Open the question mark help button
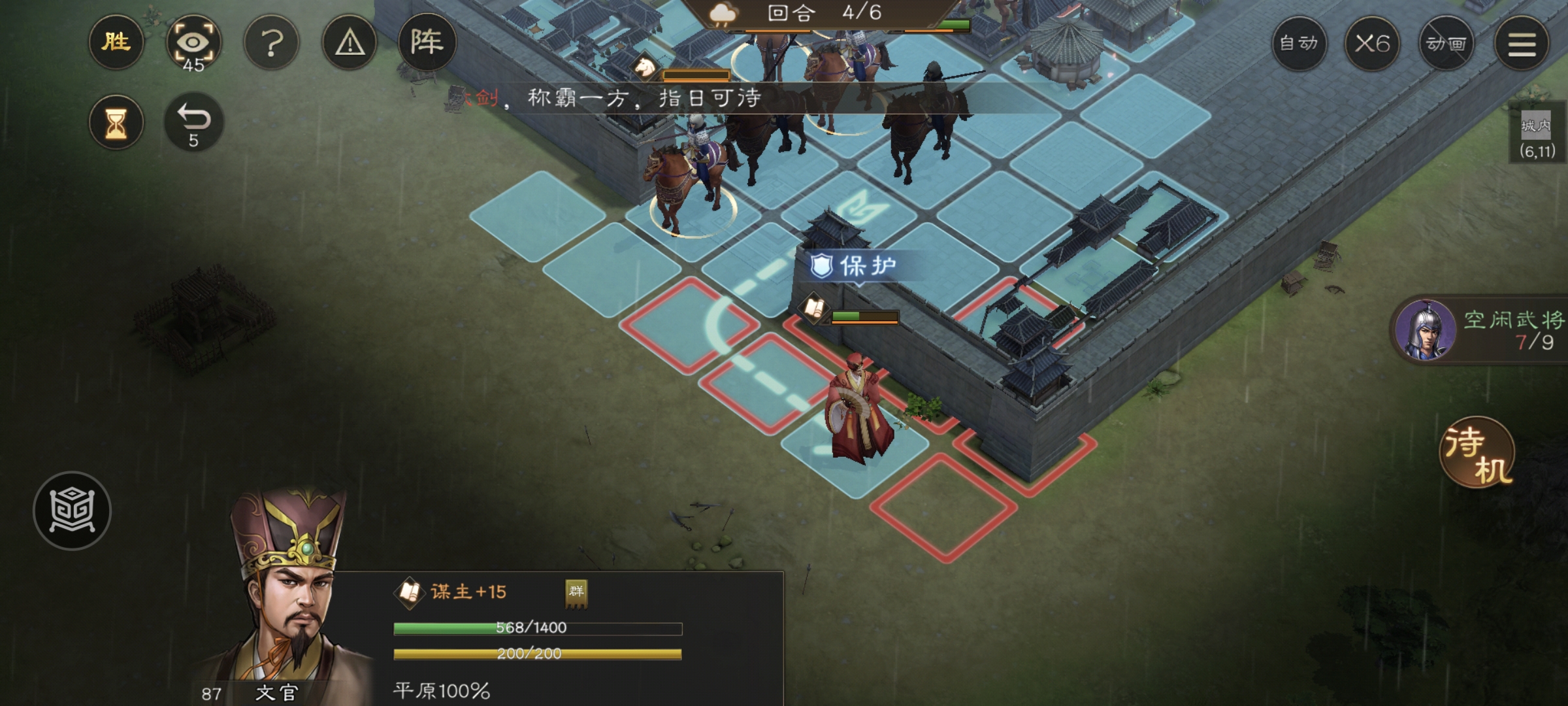Viewport: 1568px width, 706px height. point(271,44)
